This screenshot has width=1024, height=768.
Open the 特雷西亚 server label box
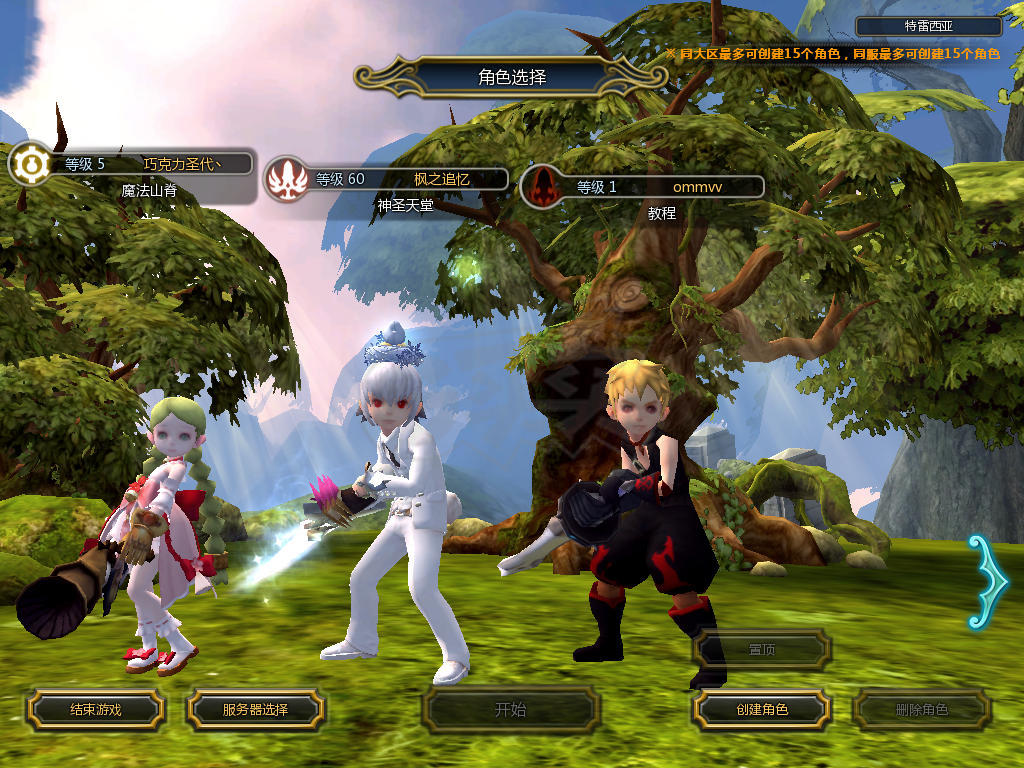(x=929, y=27)
